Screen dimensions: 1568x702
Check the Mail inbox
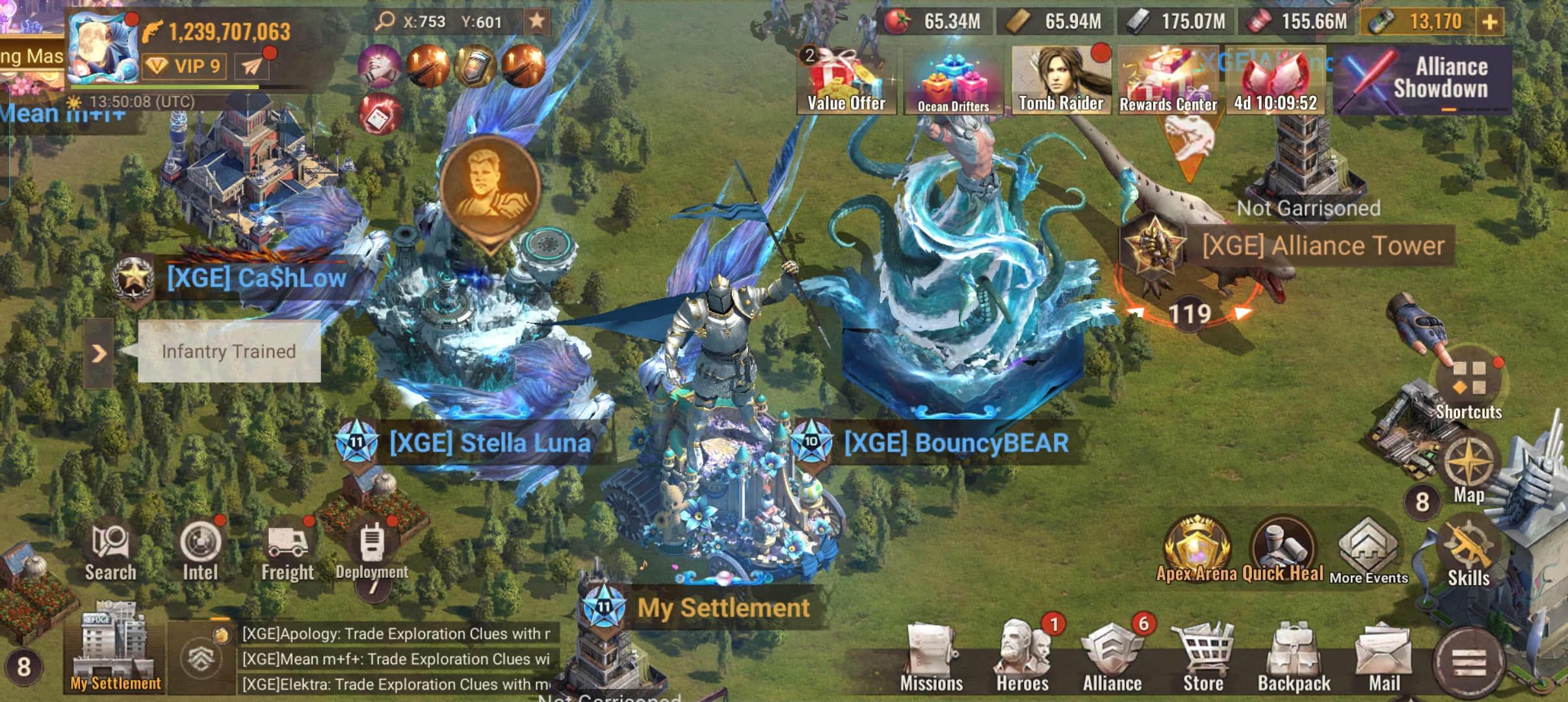[x=1384, y=658]
